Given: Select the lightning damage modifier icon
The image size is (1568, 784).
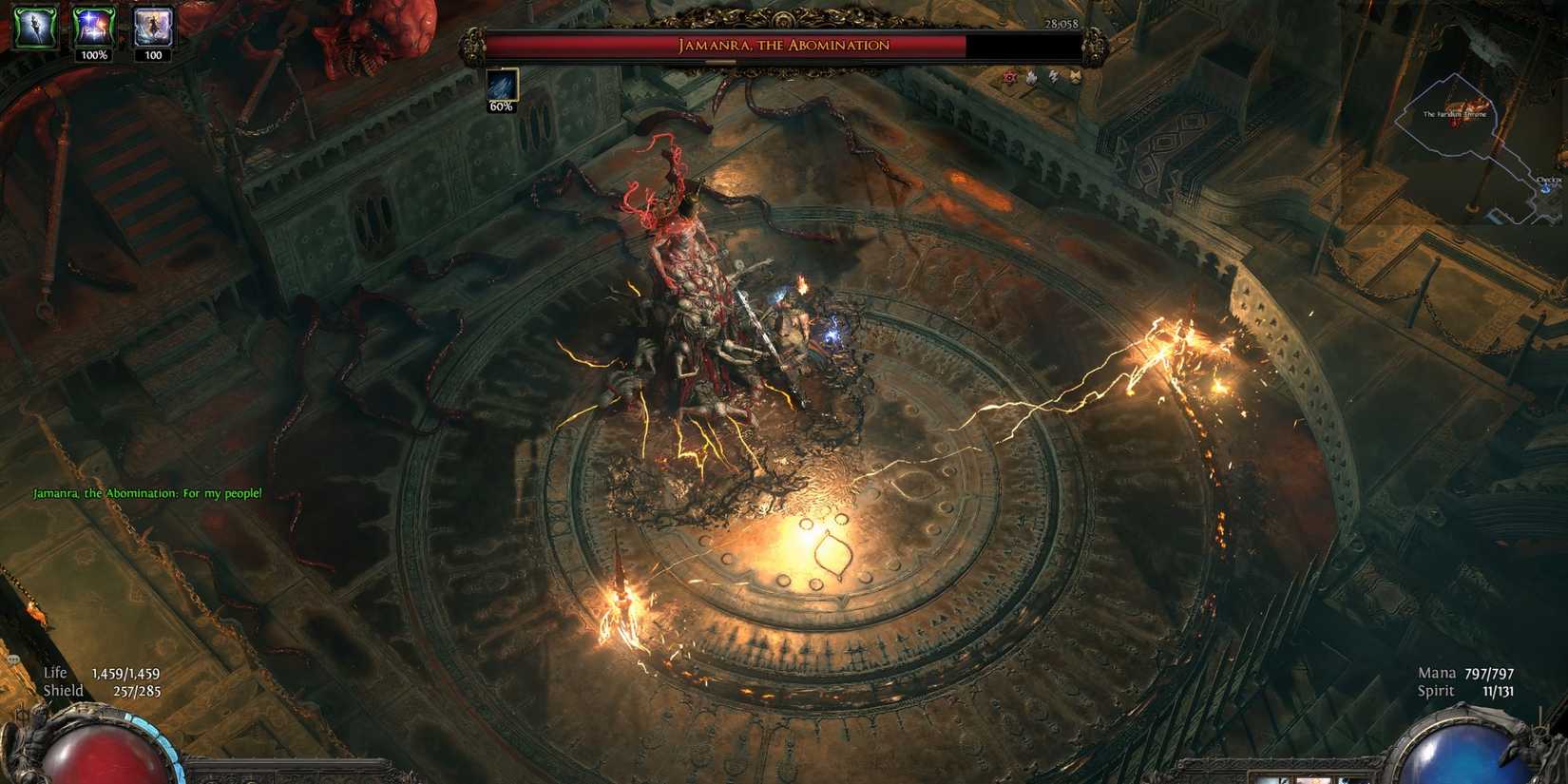Looking at the screenshot, I should pyautogui.click(x=1053, y=78).
